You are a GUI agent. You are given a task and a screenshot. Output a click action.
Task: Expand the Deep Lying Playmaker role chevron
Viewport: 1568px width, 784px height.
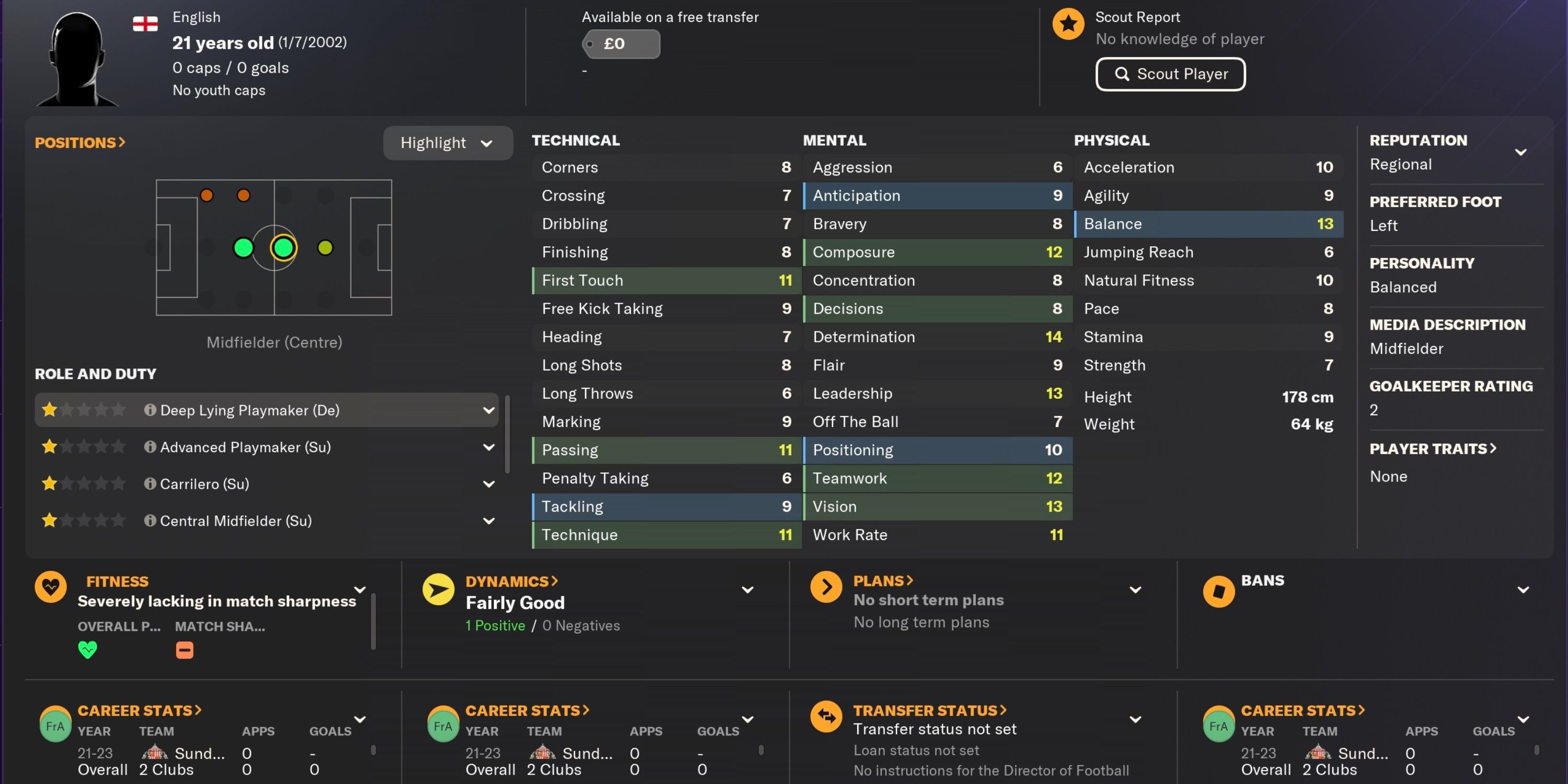point(489,410)
